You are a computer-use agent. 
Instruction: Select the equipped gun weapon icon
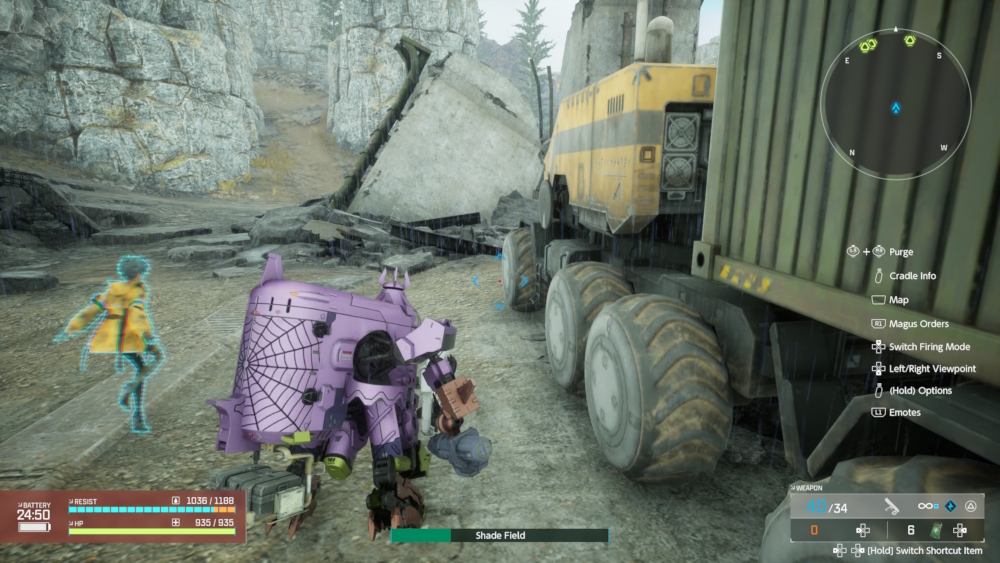891,507
